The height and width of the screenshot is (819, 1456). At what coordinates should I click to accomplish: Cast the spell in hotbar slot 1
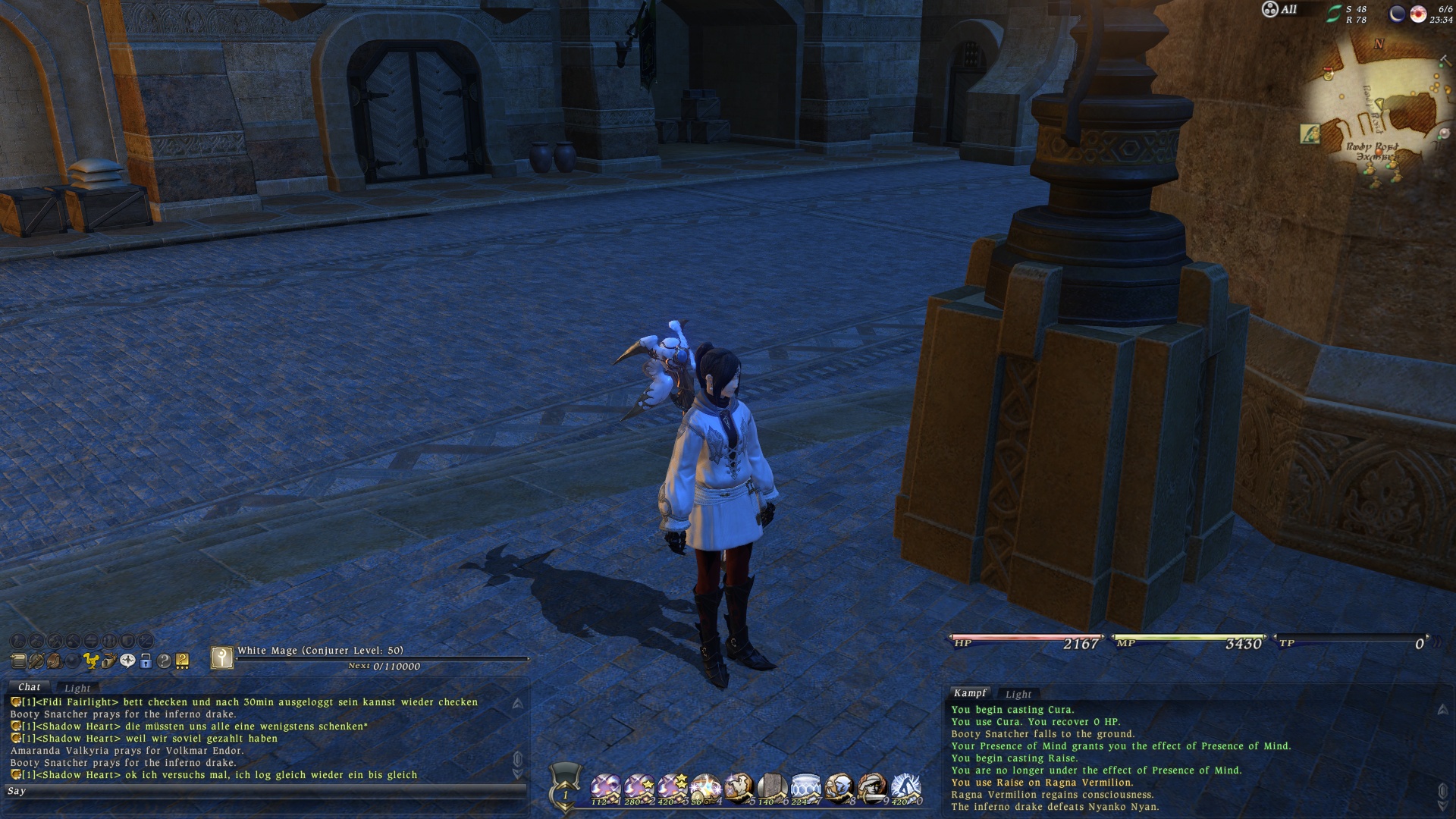(x=605, y=789)
